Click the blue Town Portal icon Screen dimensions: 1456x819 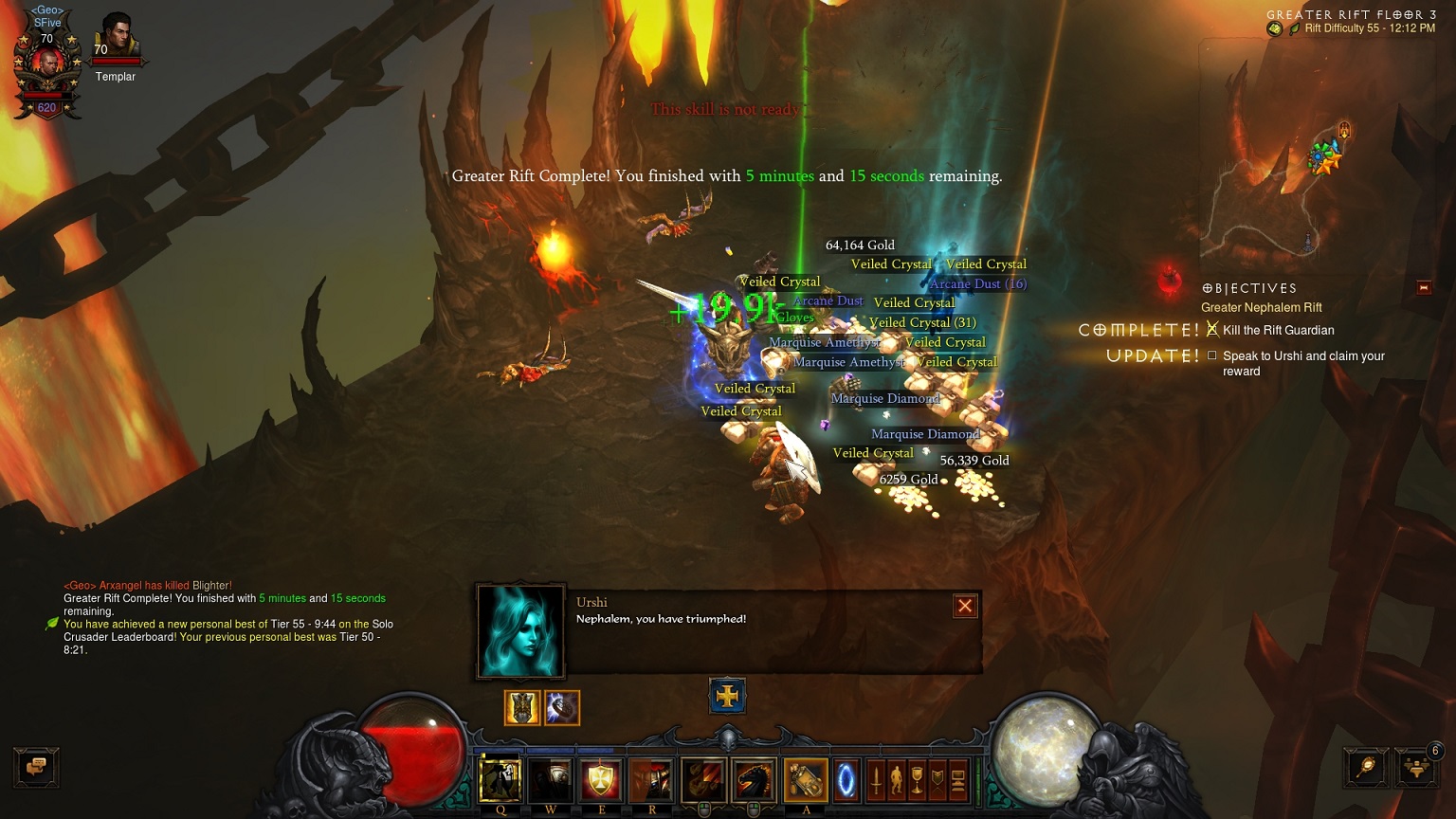(x=847, y=781)
